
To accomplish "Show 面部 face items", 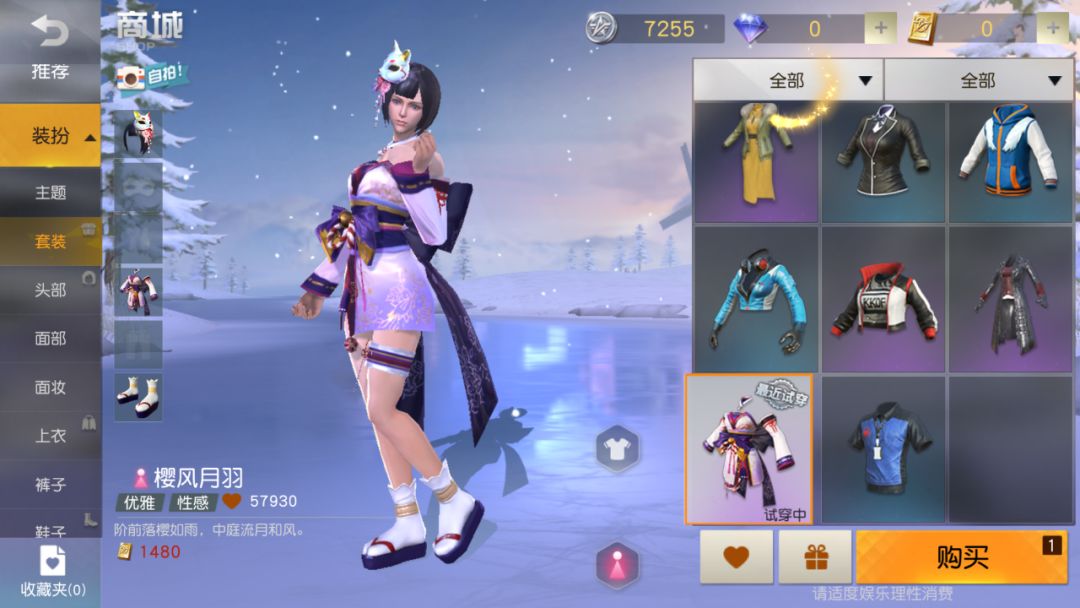I will [50, 339].
